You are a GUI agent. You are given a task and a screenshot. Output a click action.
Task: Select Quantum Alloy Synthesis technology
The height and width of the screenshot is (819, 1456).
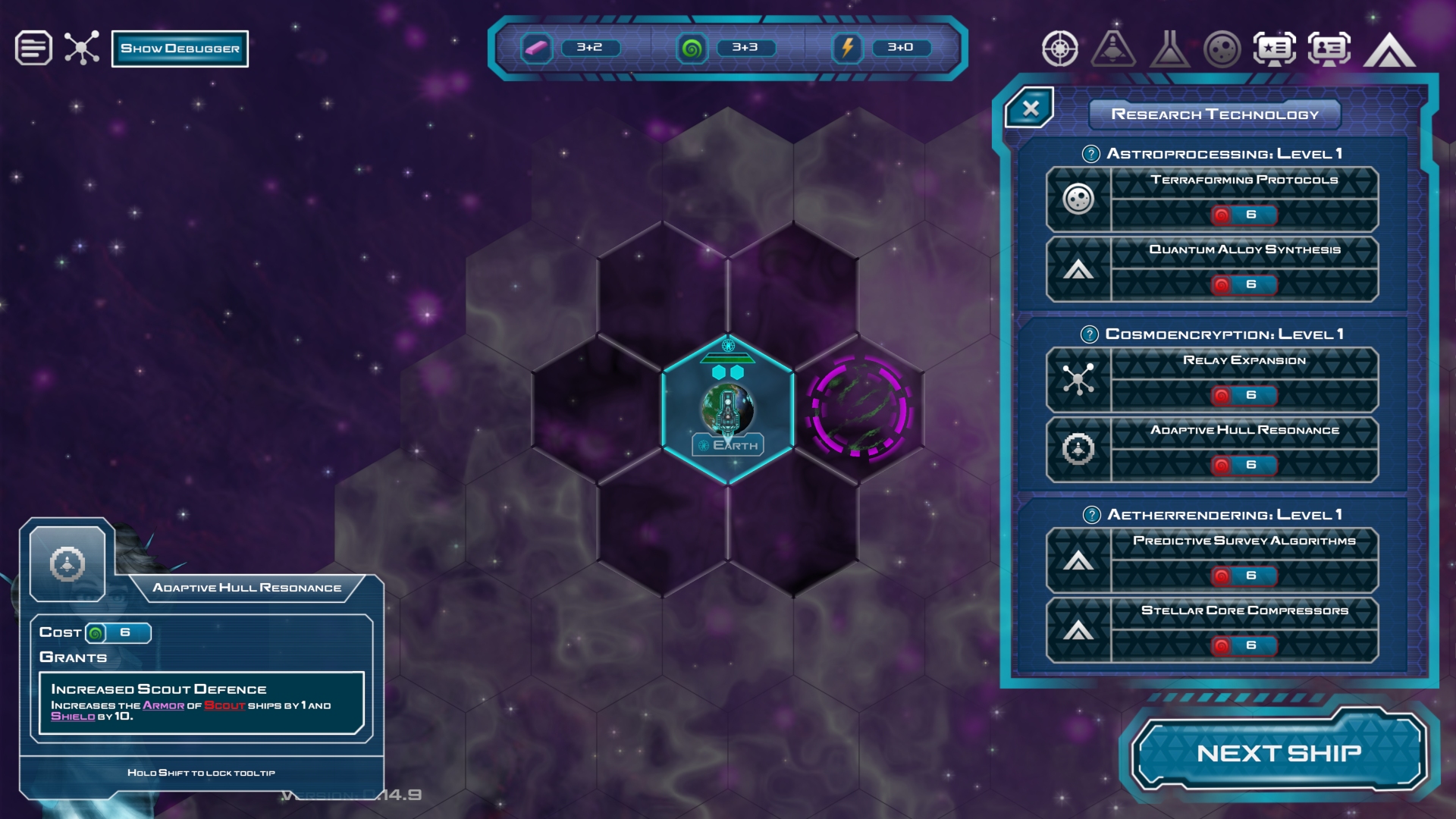pos(1212,269)
